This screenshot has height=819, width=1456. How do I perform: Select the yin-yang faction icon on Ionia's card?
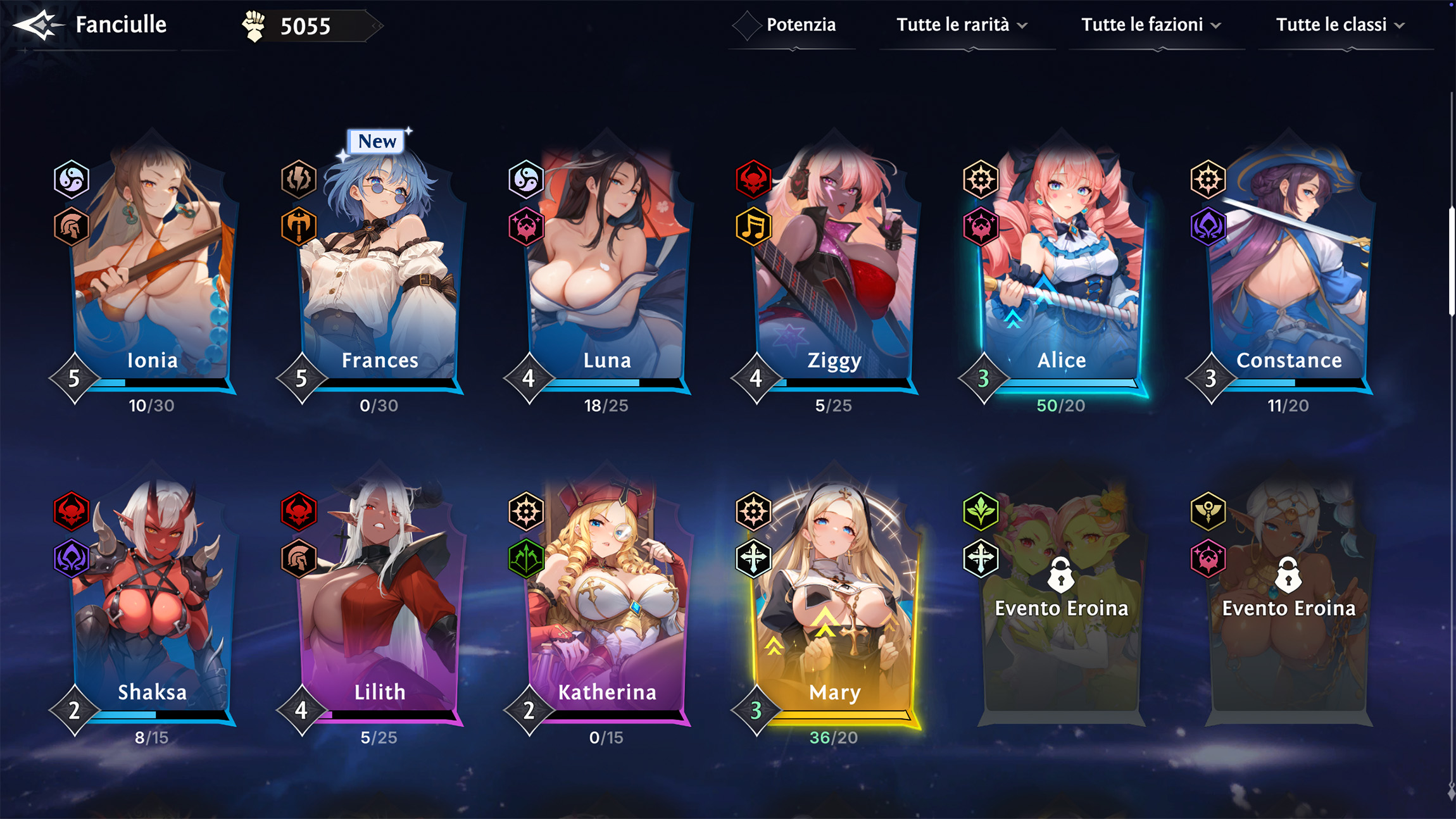72,179
